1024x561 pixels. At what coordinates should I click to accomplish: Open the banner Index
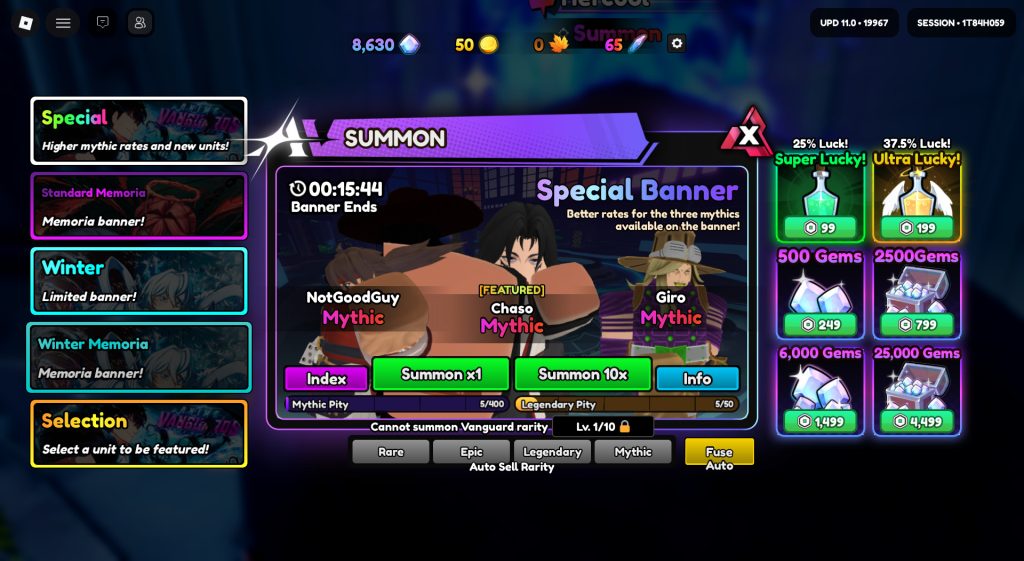click(x=326, y=379)
